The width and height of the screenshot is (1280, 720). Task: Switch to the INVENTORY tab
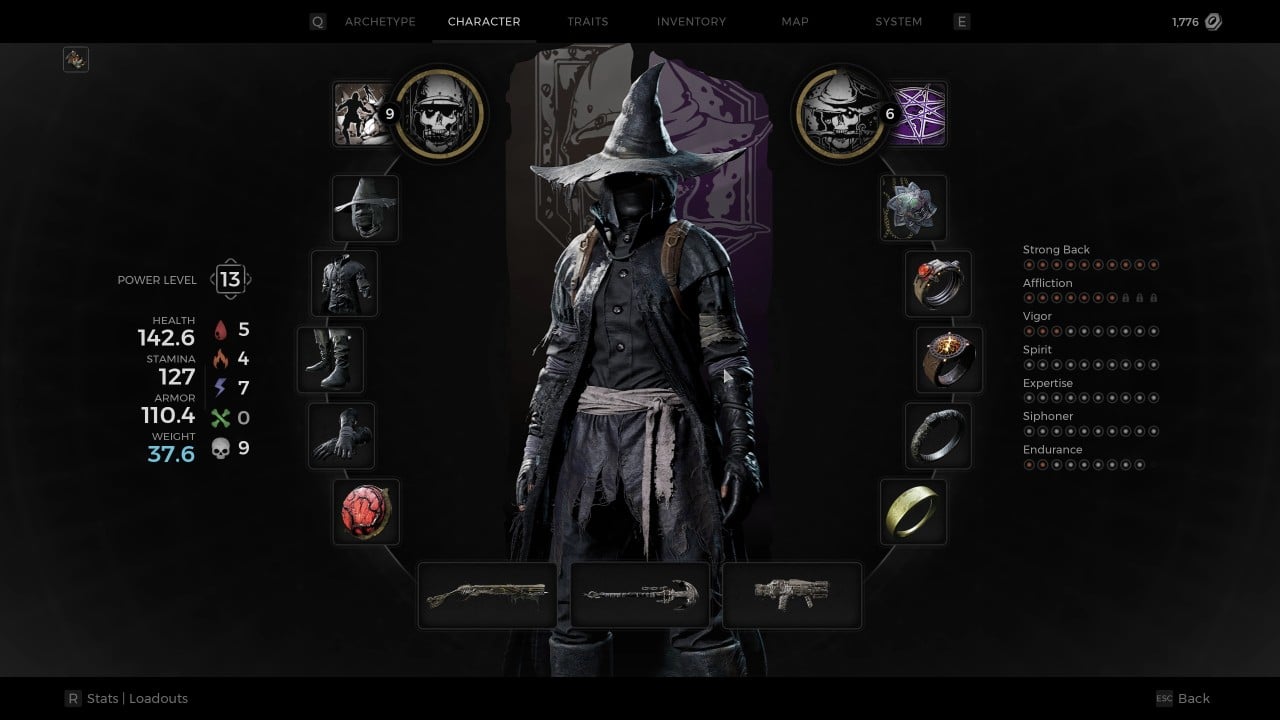click(x=691, y=21)
